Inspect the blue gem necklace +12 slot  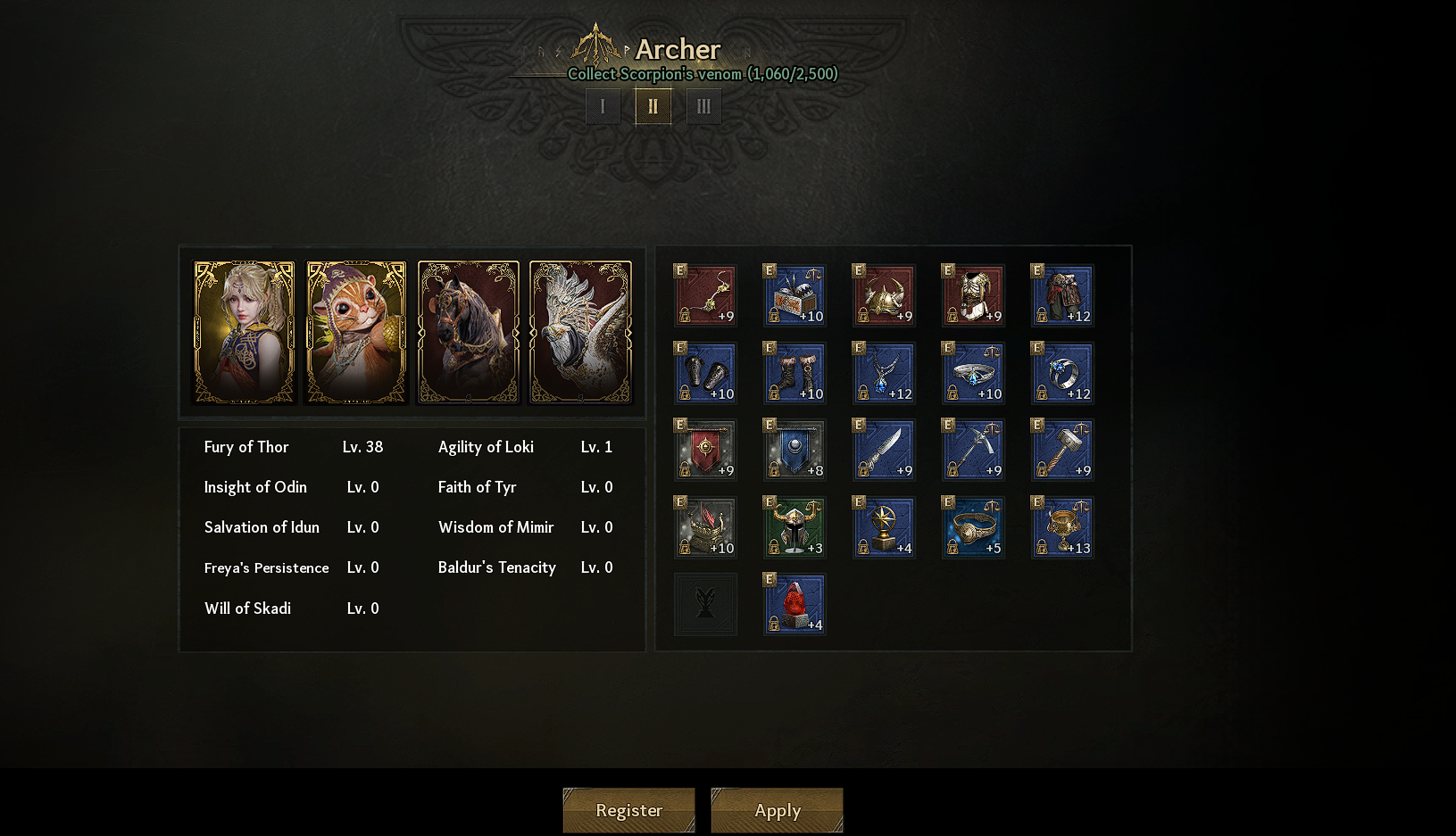click(884, 373)
